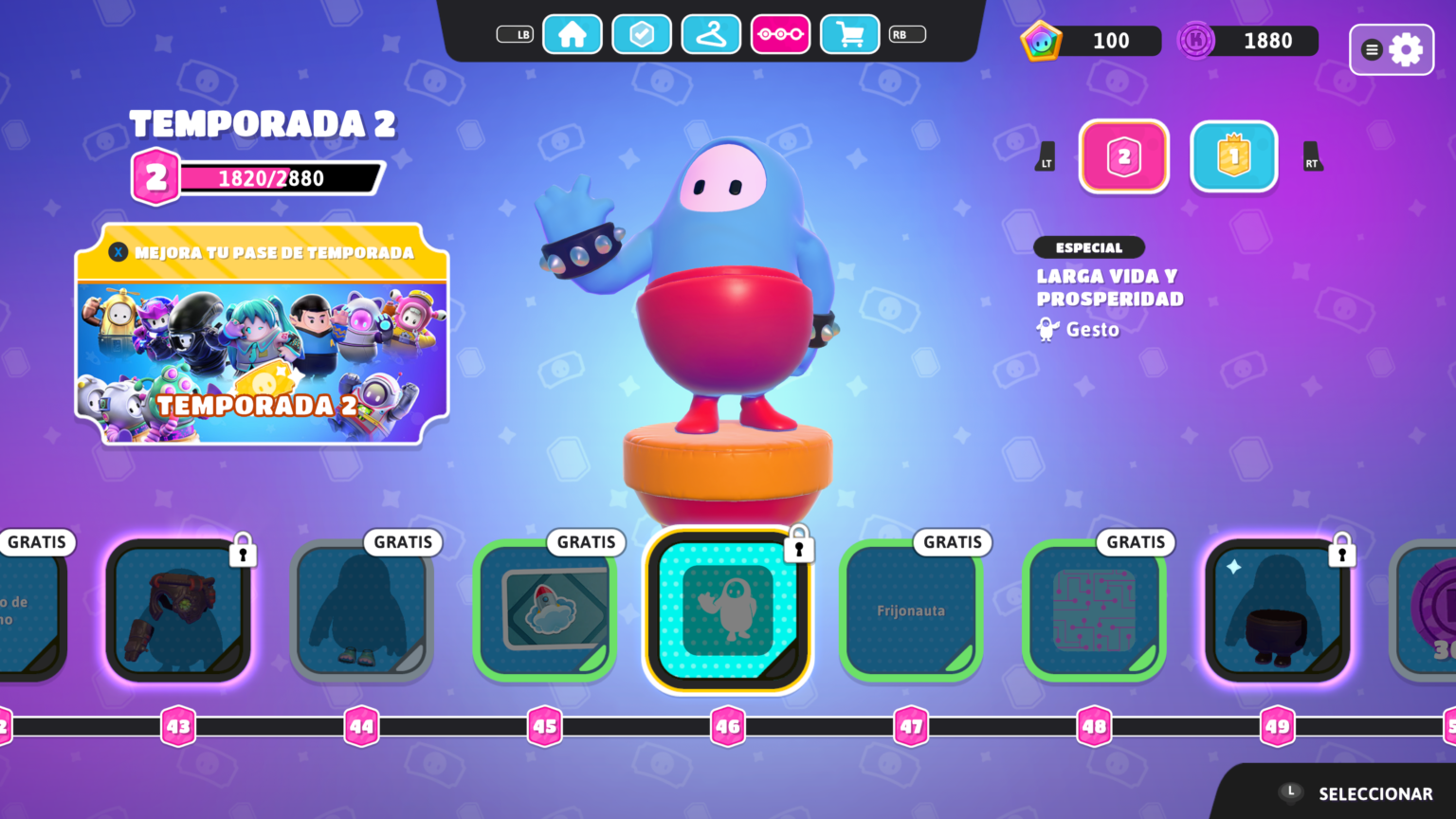Screen dimensions: 1456x819
Task: Switch to the LB tab shortcut
Action: [x=515, y=33]
